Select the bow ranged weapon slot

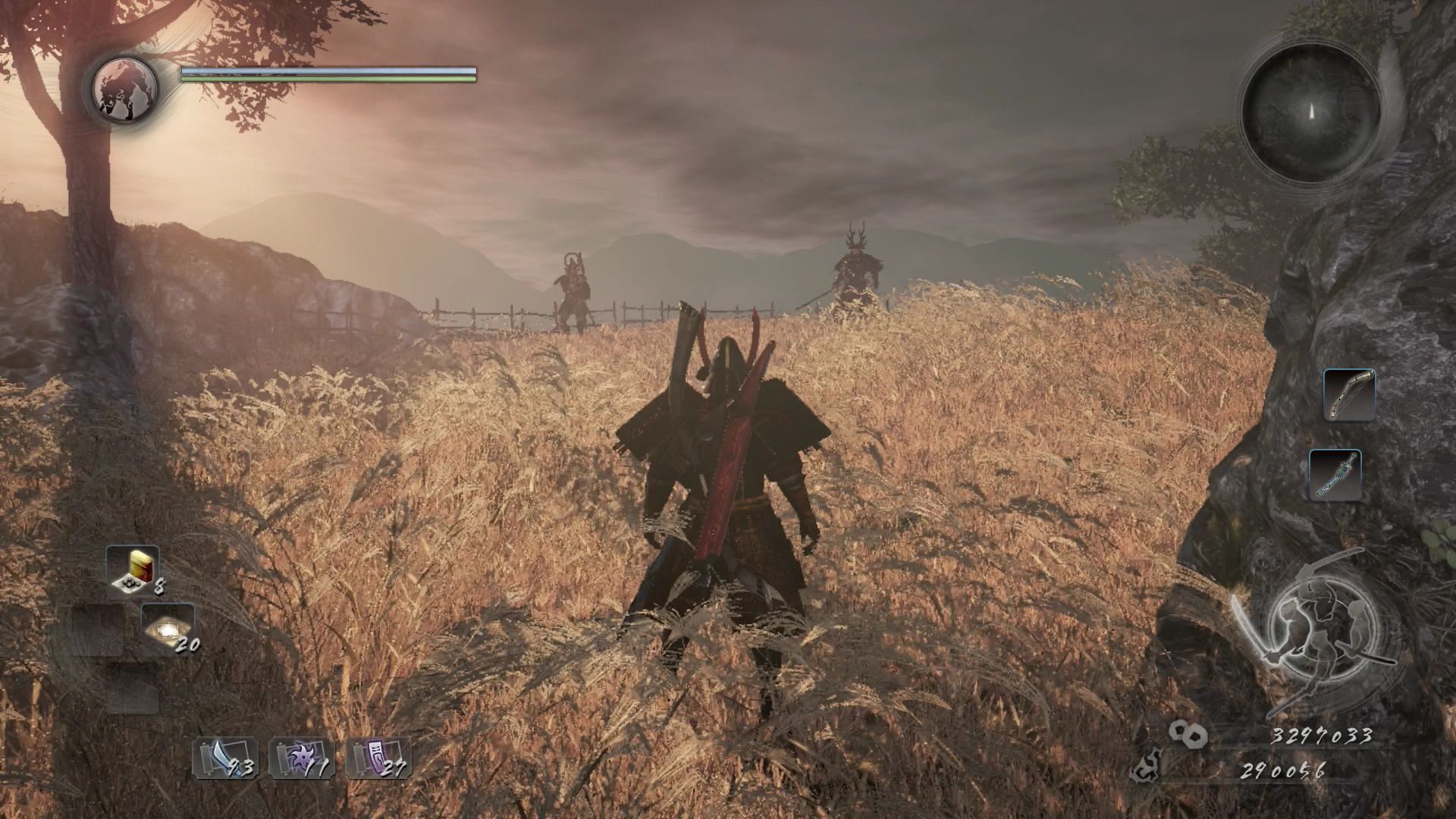coord(1349,394)
